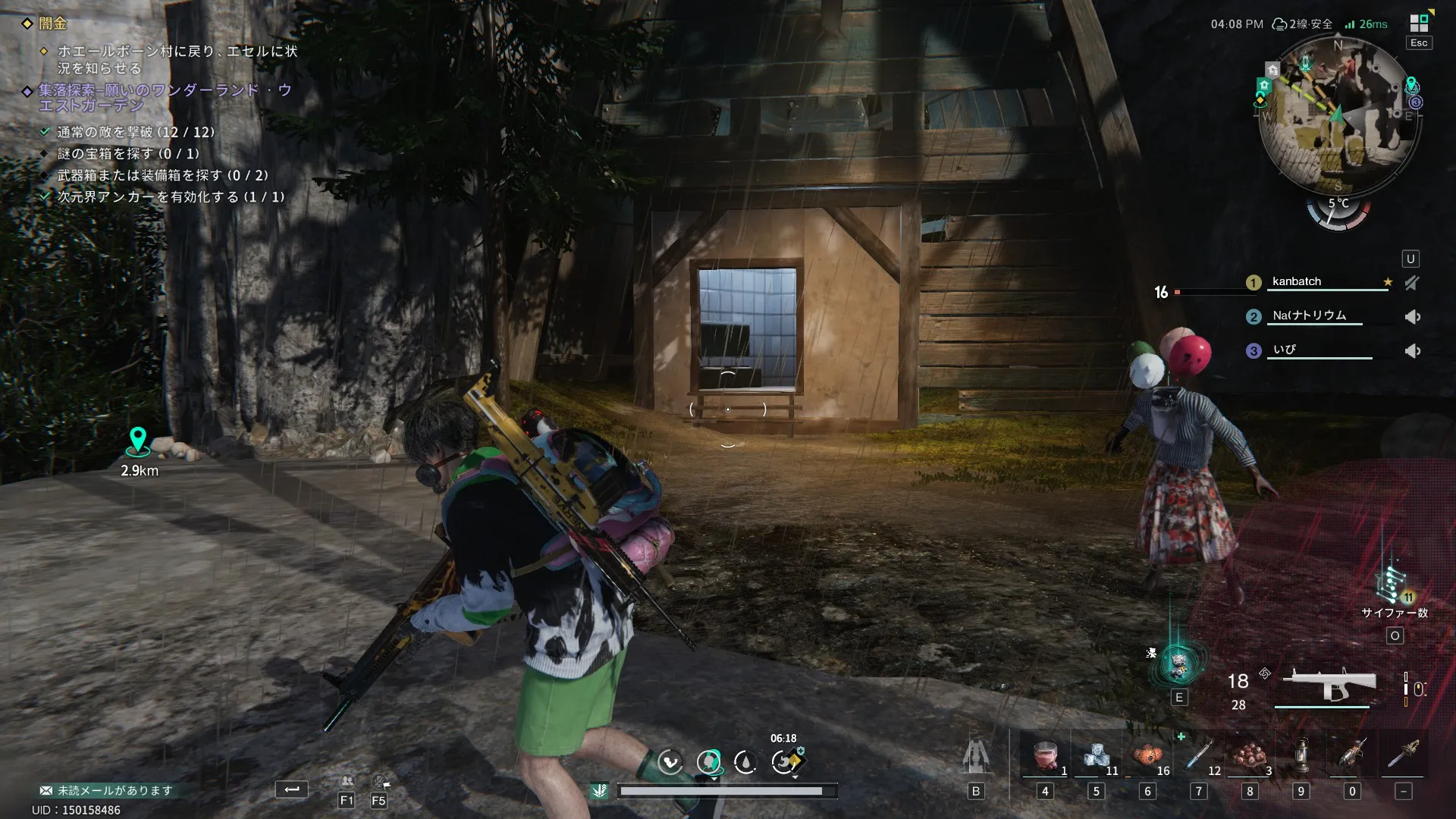Activate the glowing teal deviation skill icon

pyautogui.click(x=1179, y=665)
